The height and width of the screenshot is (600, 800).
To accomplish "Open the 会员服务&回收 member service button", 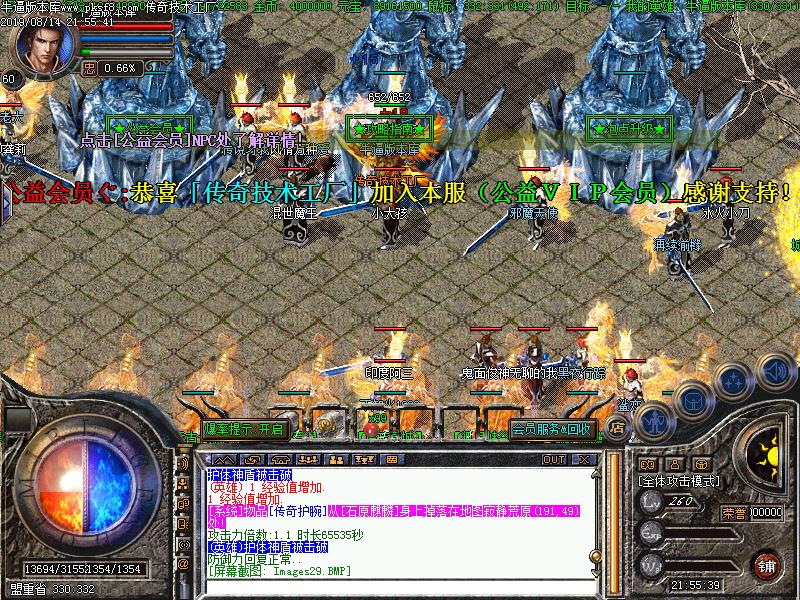I will click(x=553, y=429).
